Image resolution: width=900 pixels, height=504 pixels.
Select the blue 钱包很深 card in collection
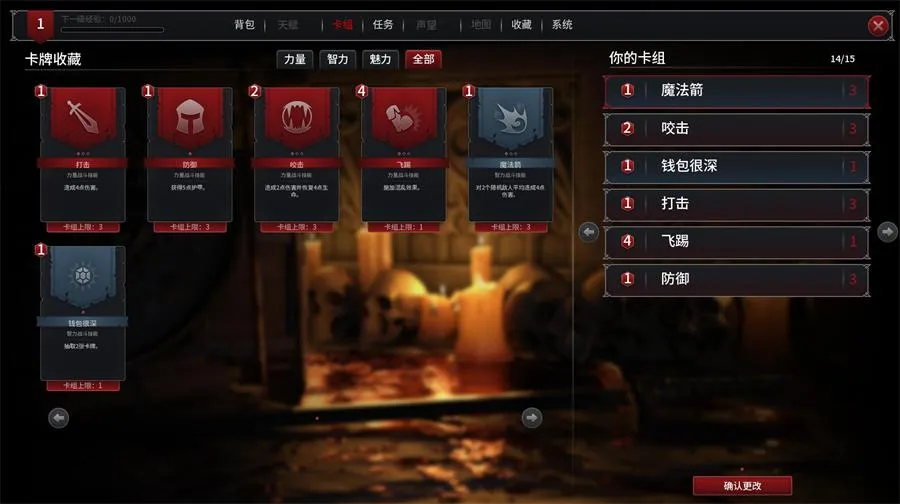click(83, 313)
